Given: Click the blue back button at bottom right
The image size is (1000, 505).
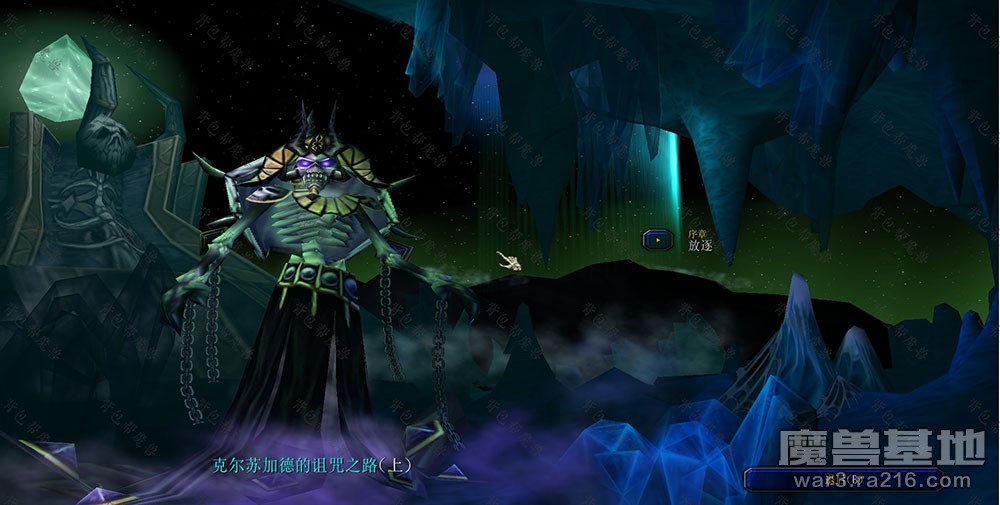Looking at the screenshot, I should [843, 480].
